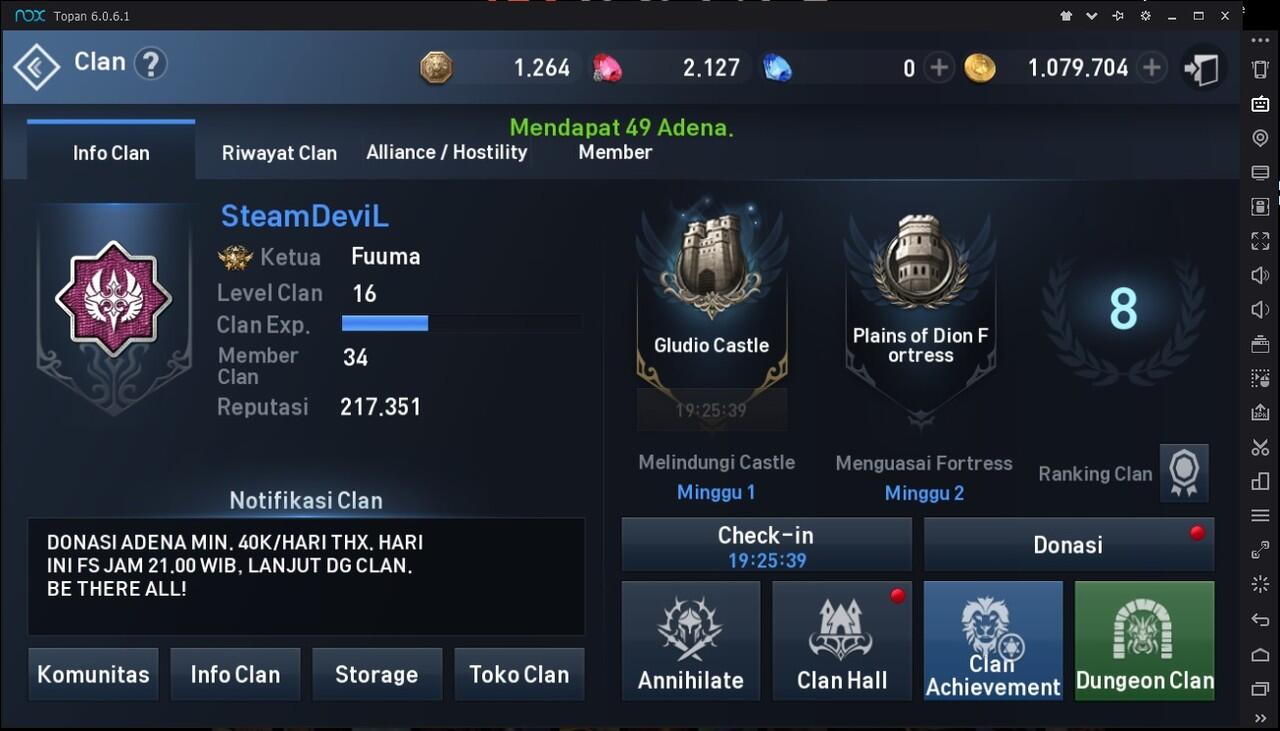This screenshot has width=1280, height=731.
Task: Select the Info Clan tab
Action: [x=111, y=153]
